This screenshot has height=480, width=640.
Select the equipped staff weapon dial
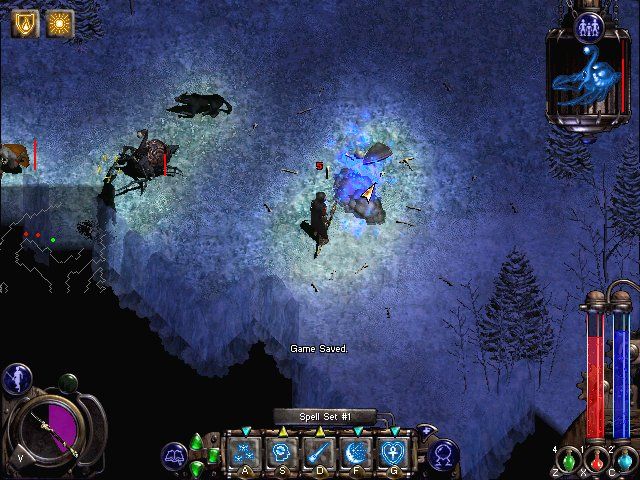pyautogui.click(x=51, y=426)
